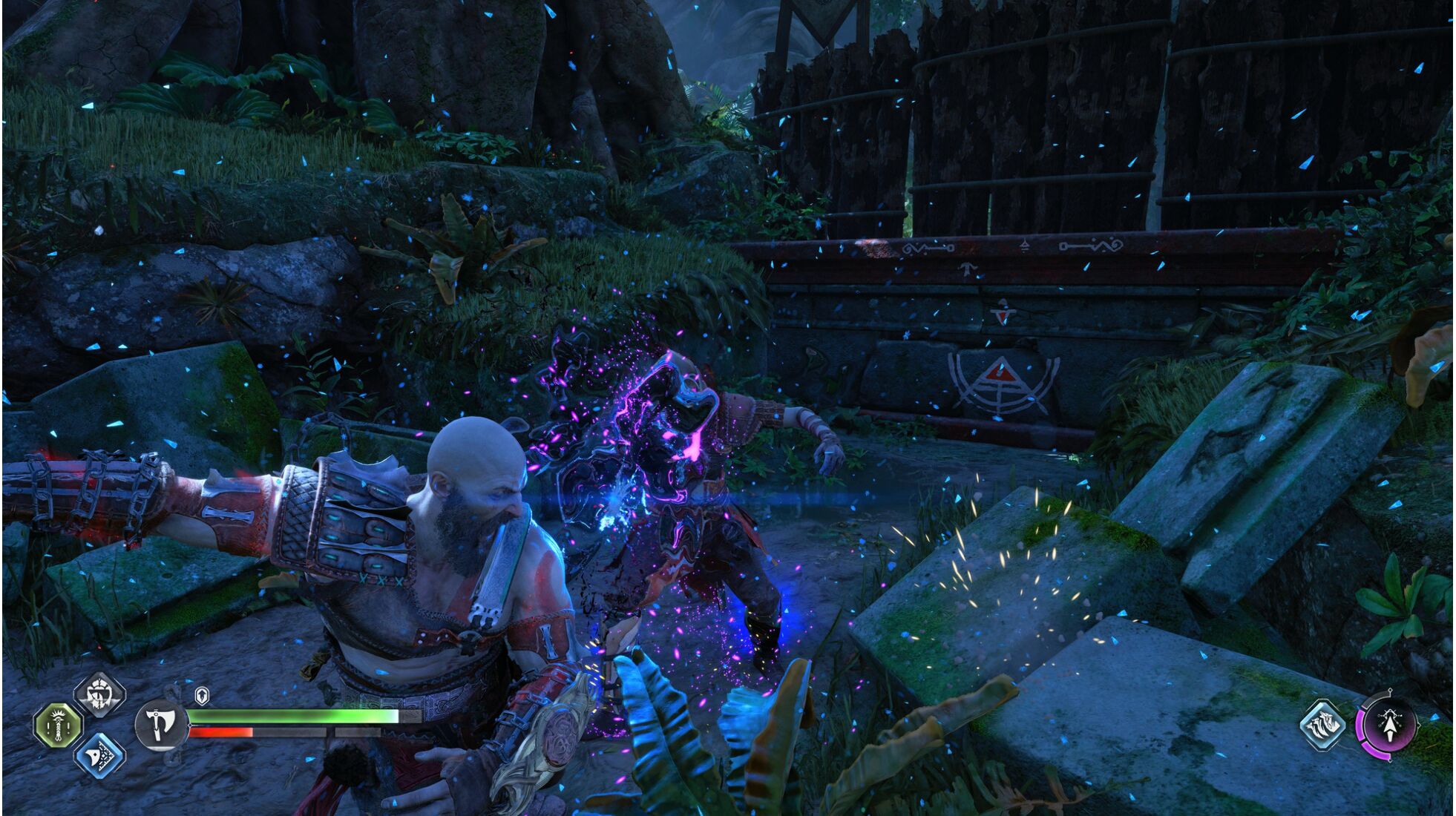The image size is (1456, 816).
Task: Activate the green relic ability icon
Action: coord(59,725)
